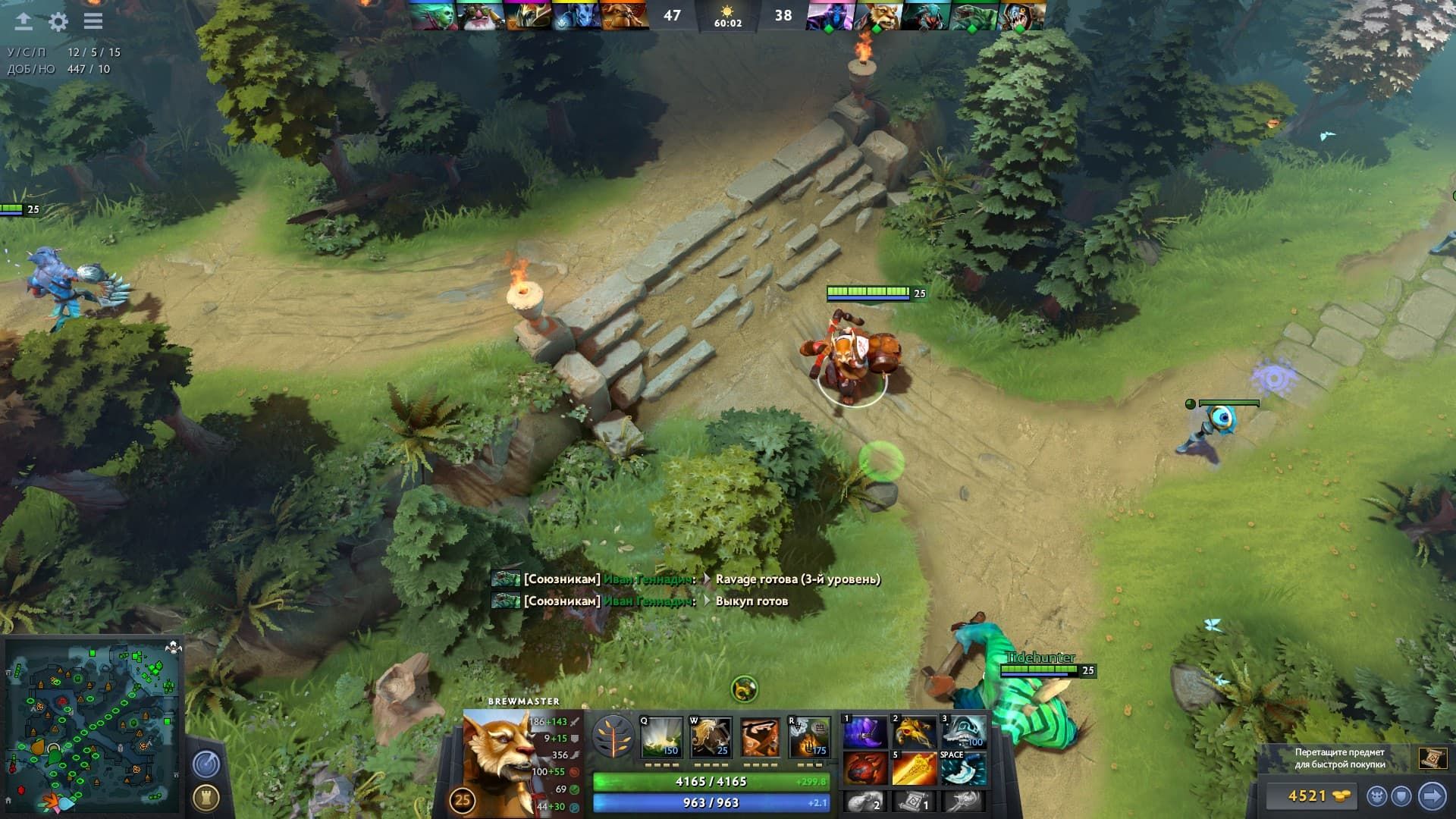Viewport: 1456px width, 819px height.
Task: Cast Thunder Clap using the Q ability icon
Action: tap(661, 738)
